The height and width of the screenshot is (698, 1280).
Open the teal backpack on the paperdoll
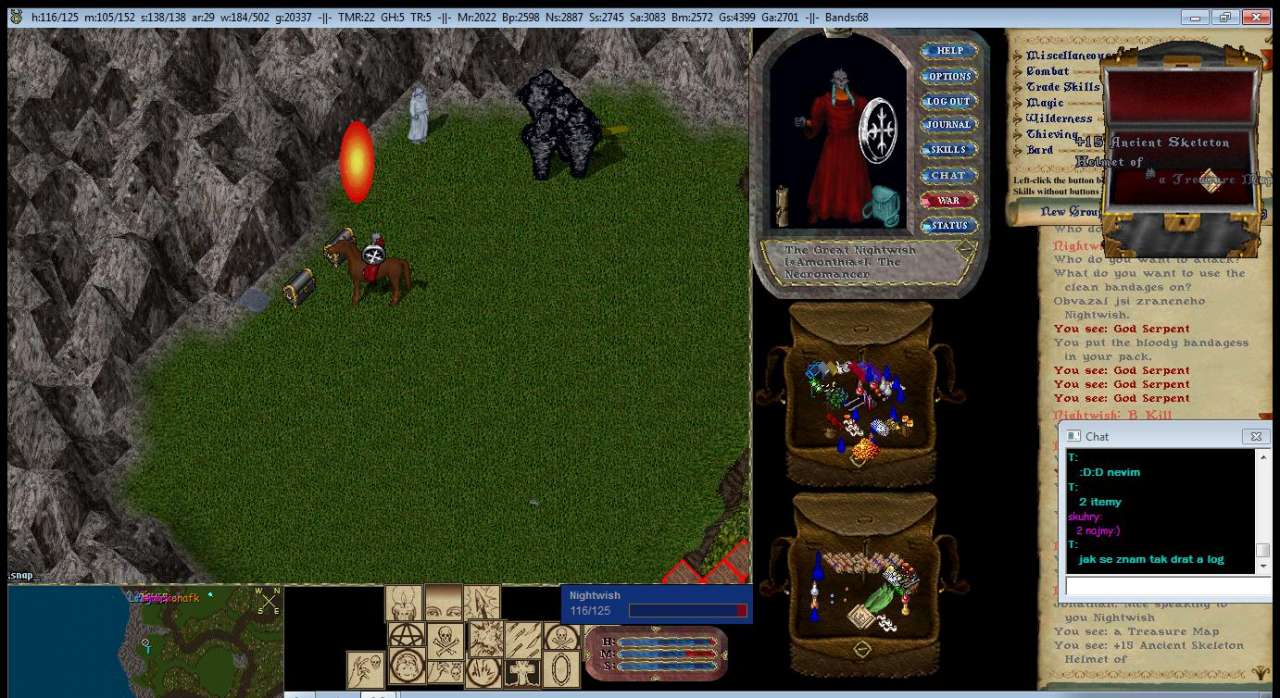tap(880, 204)
